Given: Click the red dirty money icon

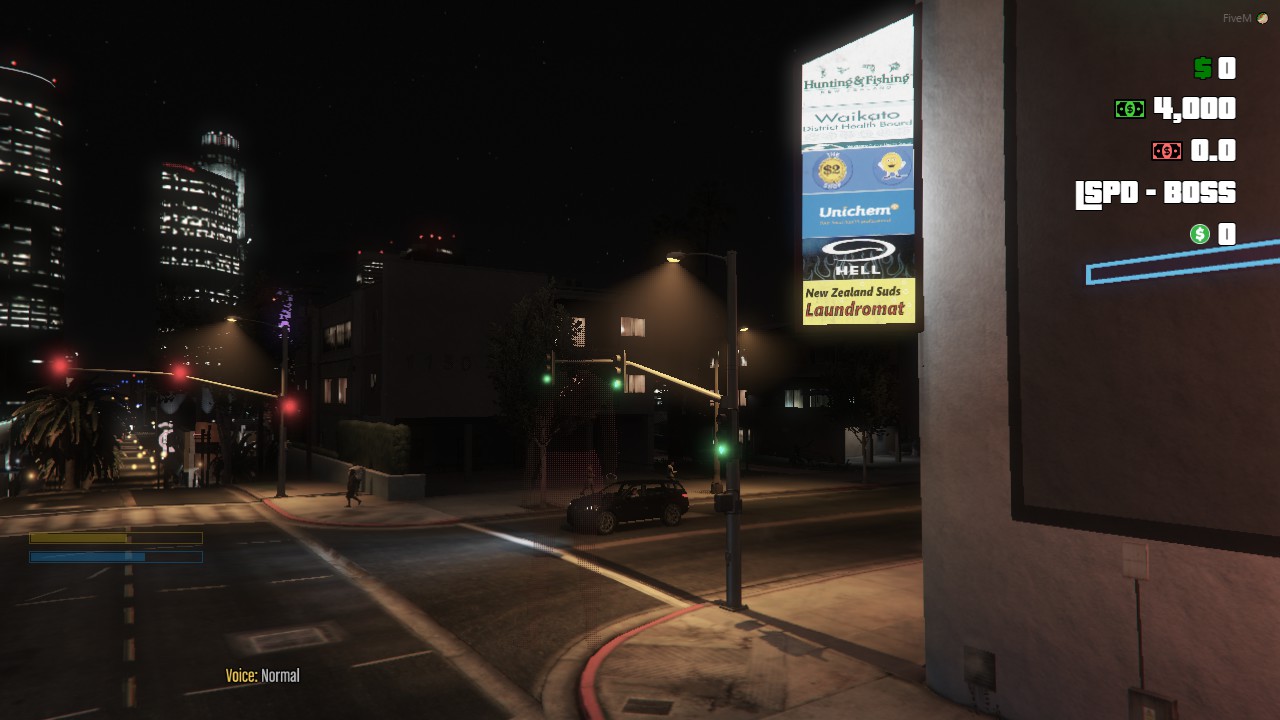Looking at the screenshot, I should pos(1165,150).
